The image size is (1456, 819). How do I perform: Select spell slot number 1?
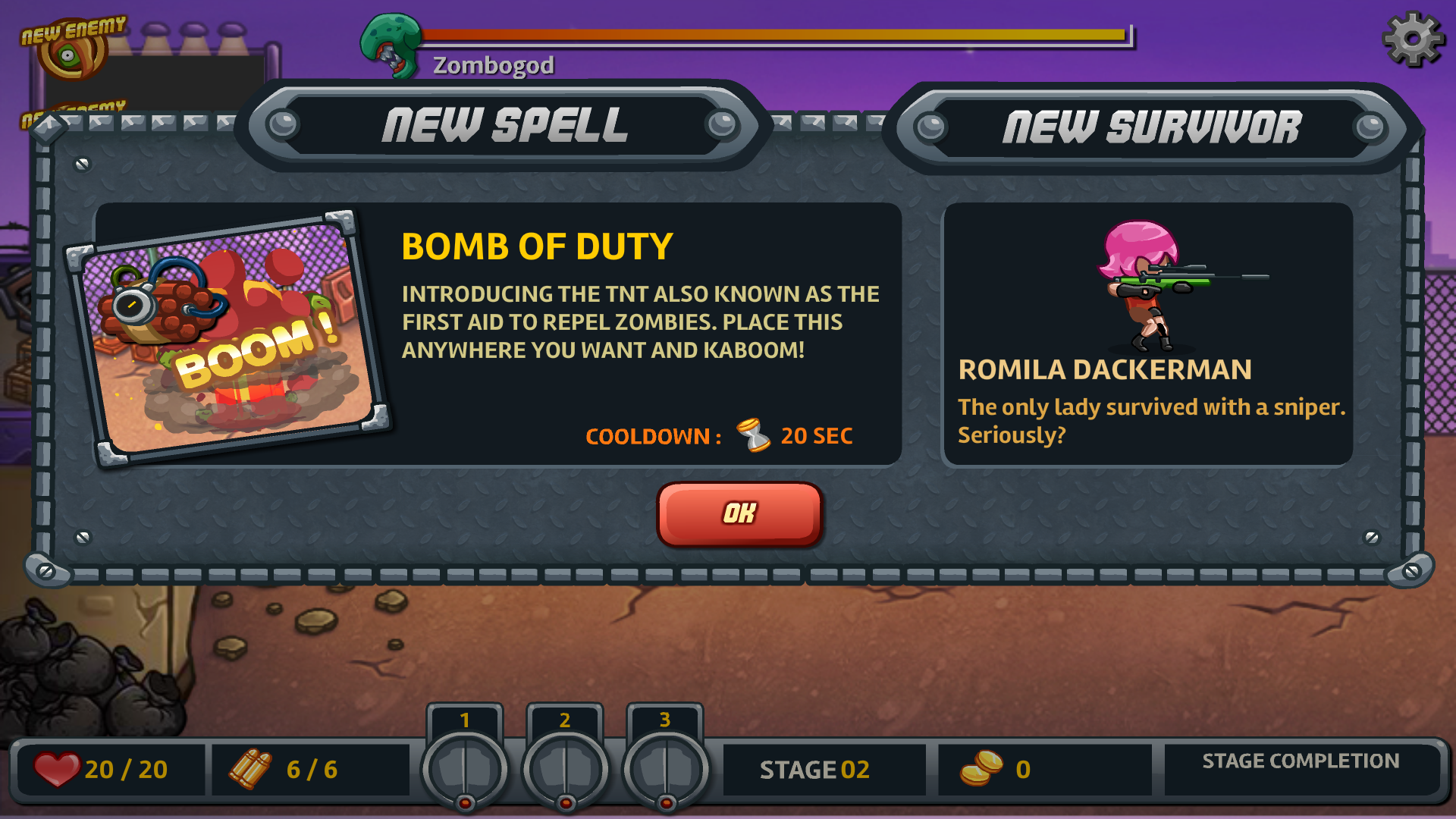[465, 766]
